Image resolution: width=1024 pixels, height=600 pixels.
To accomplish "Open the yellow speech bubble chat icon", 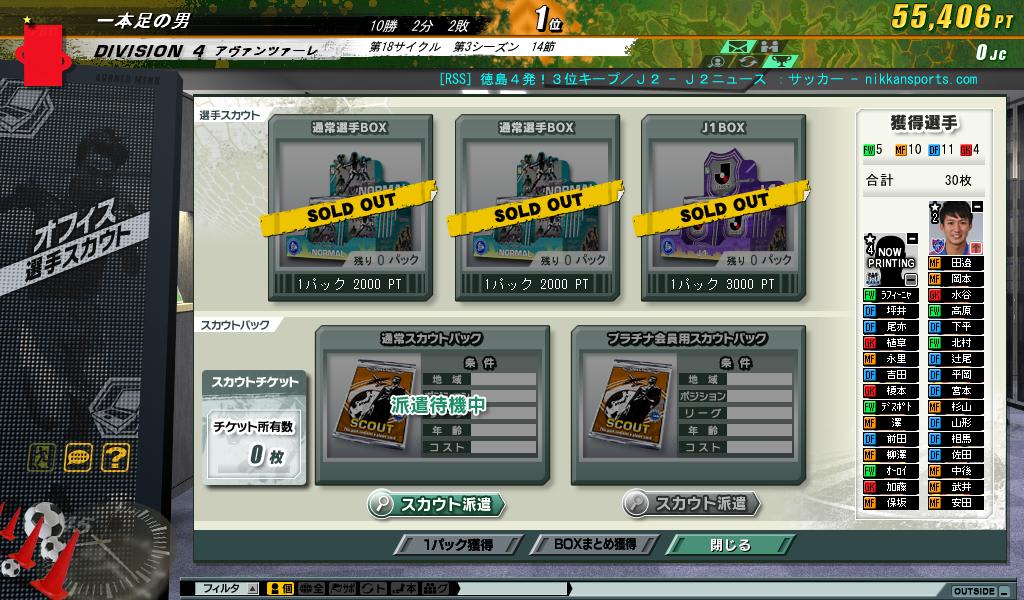I will (78, 458).
